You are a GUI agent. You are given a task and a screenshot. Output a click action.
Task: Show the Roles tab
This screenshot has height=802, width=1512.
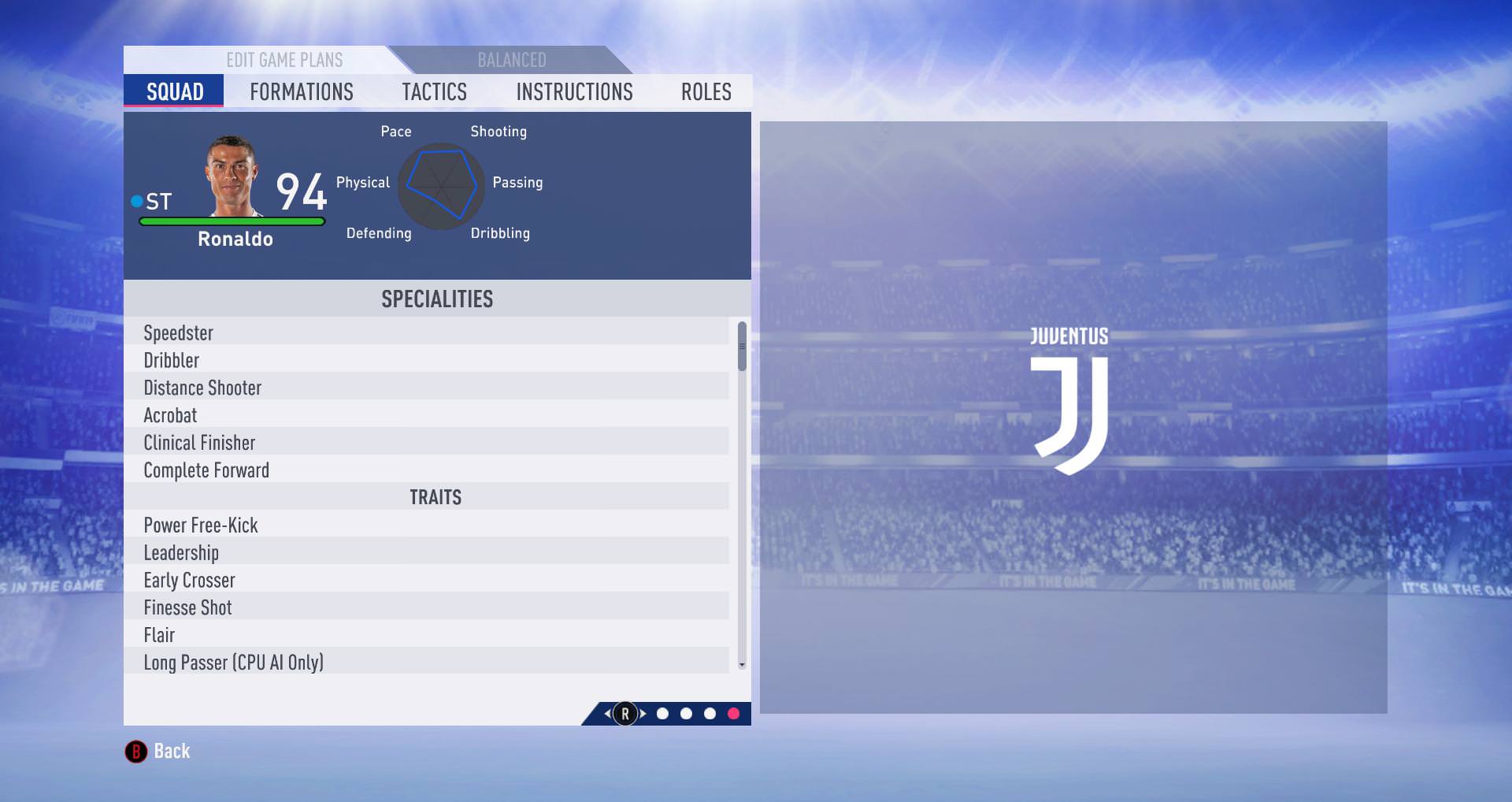coord(706,91)
